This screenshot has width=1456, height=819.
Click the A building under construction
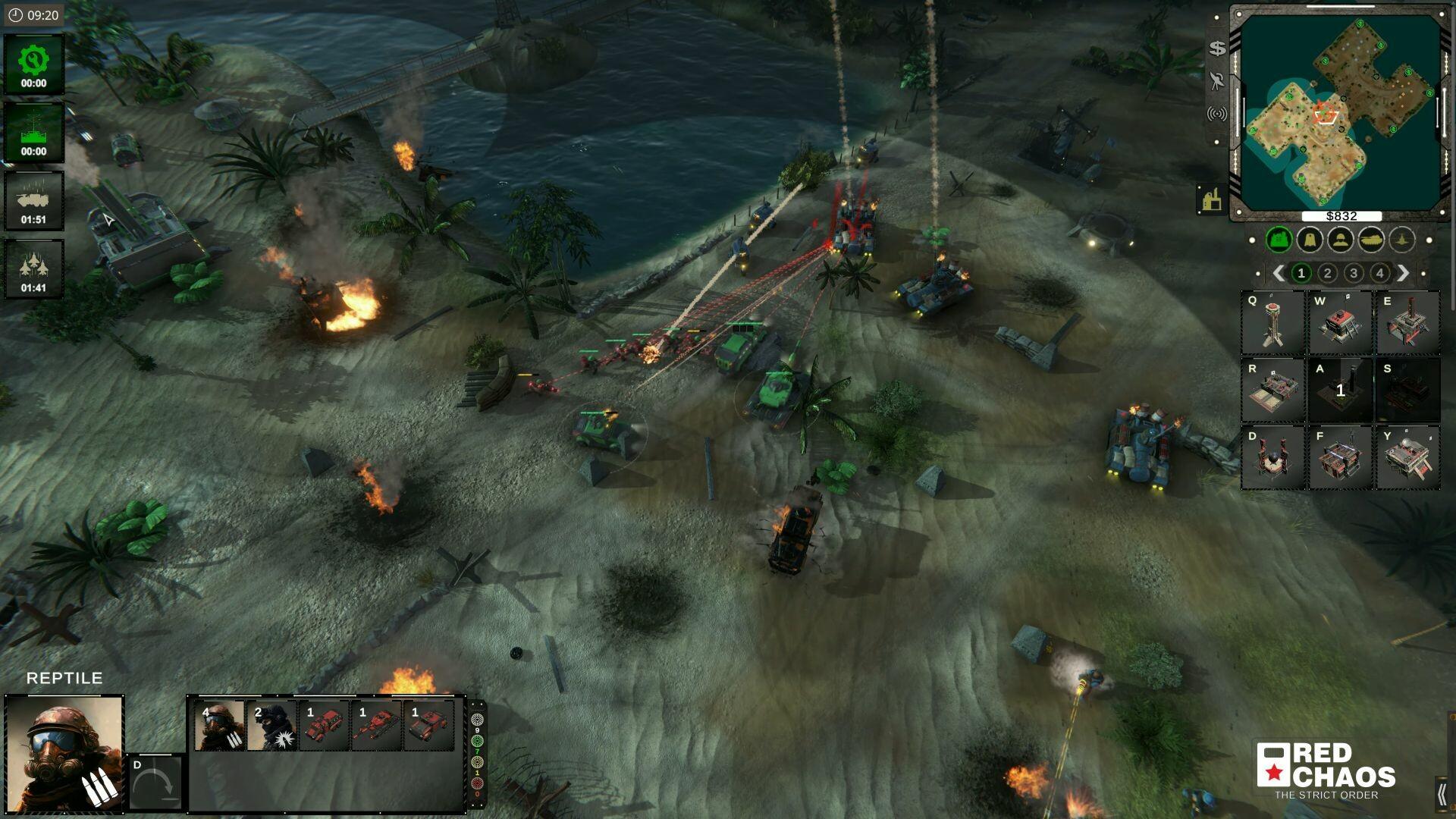click(1338, 388)
